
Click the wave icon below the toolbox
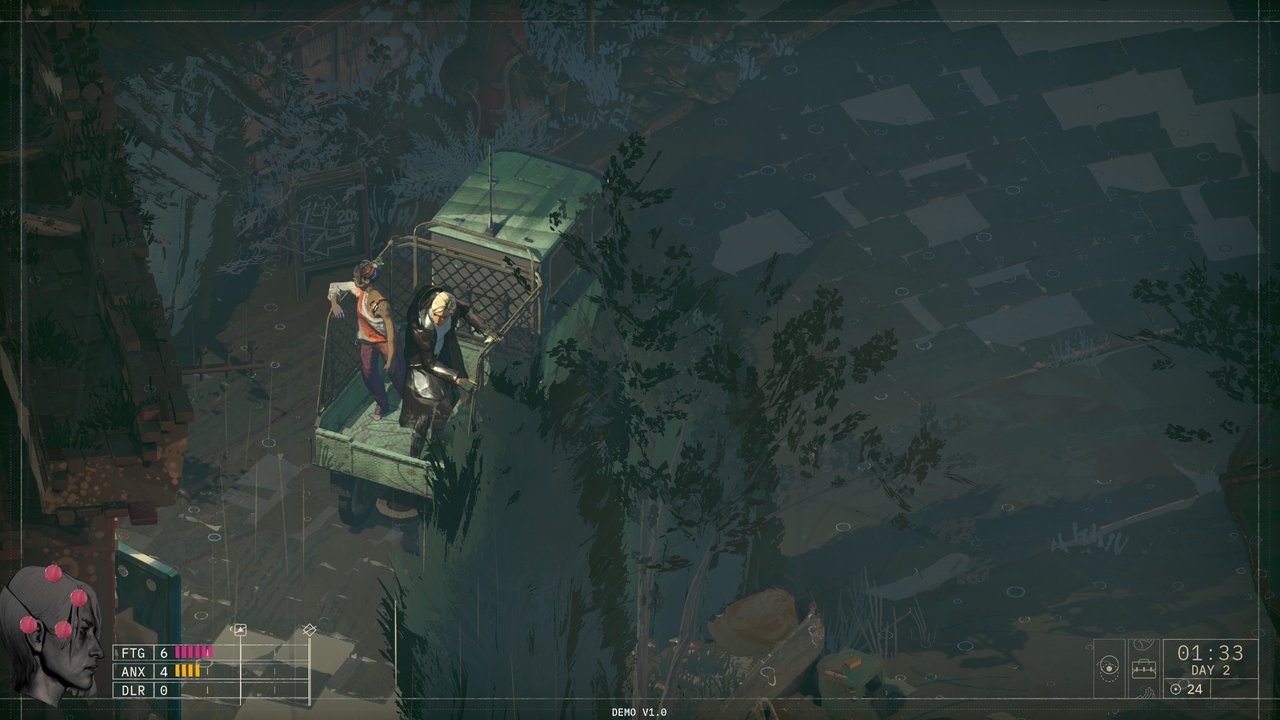coord(1143,693)
